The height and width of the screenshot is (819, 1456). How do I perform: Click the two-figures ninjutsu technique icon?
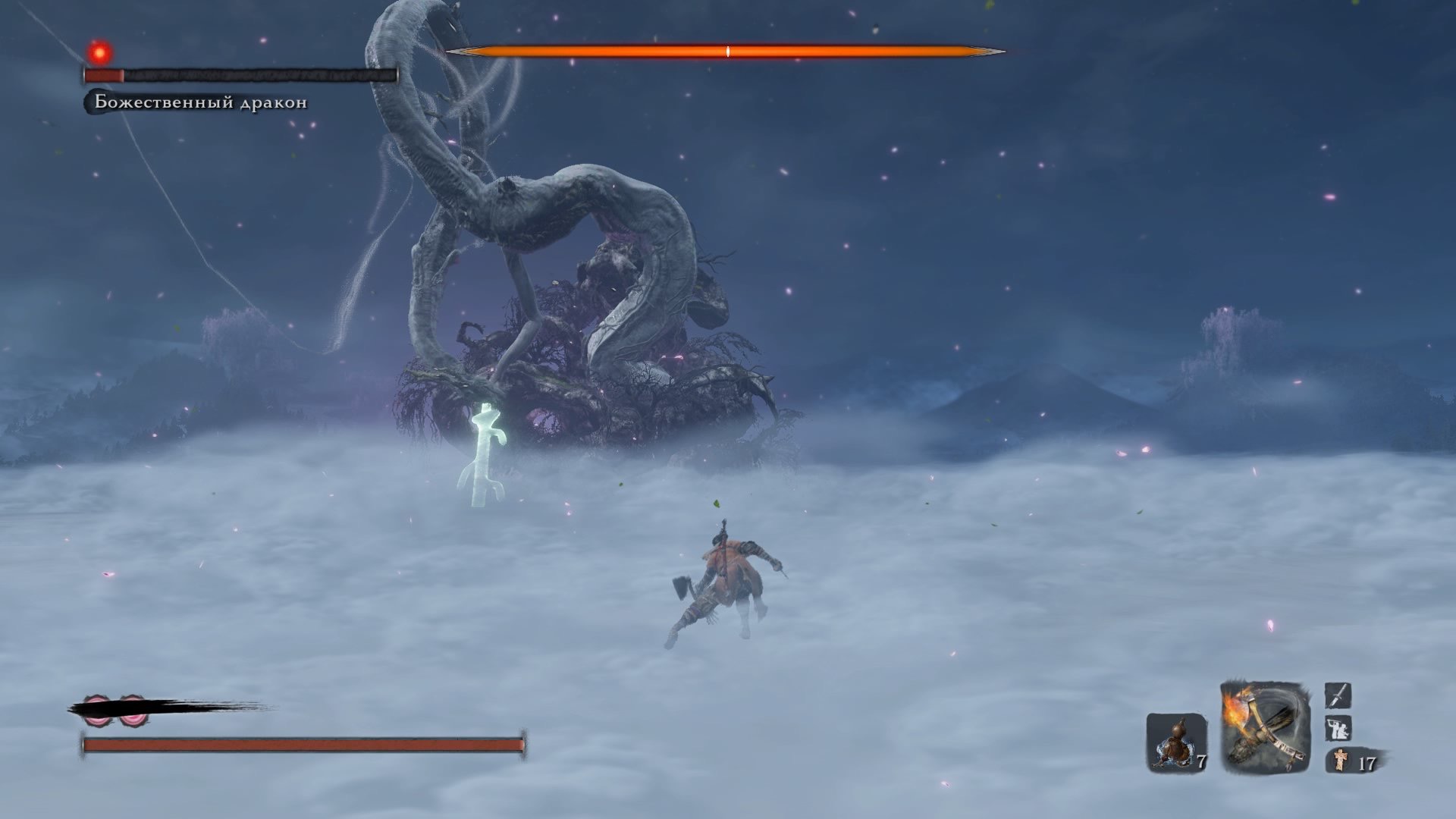(1338, 729)
